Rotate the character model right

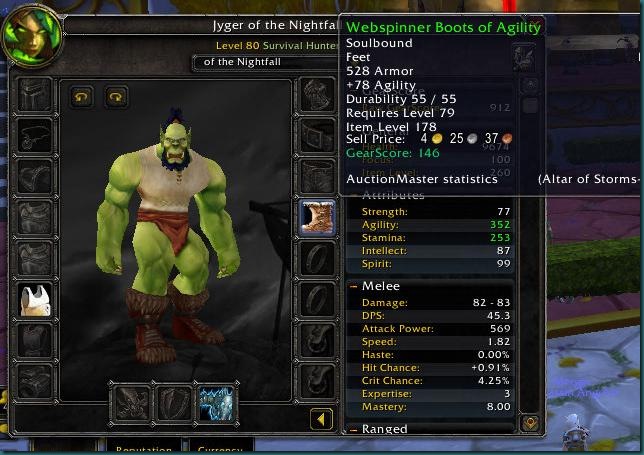pyautogui.click(x=116, y=97)
